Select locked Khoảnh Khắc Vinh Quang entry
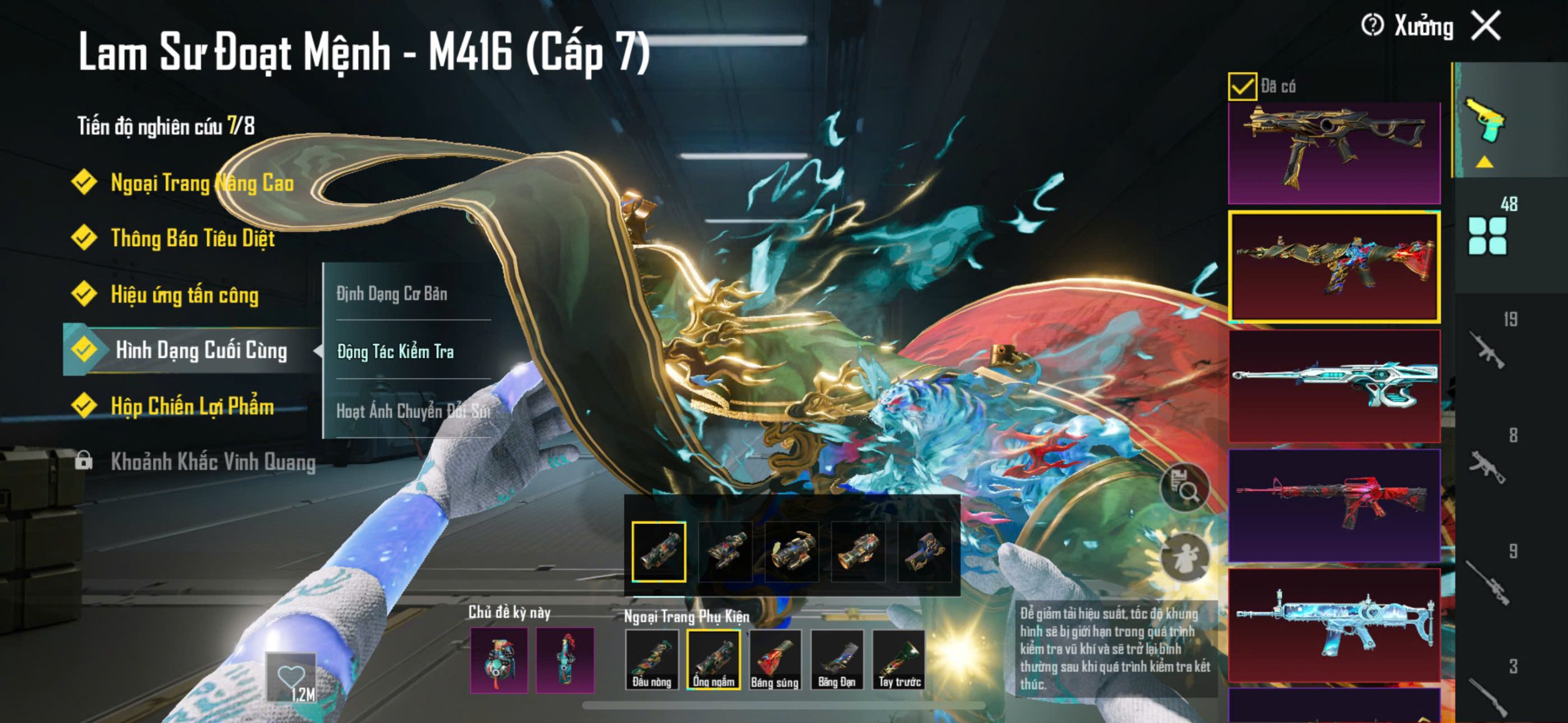Screen dimensions: 1568x723 click(213, 462)
